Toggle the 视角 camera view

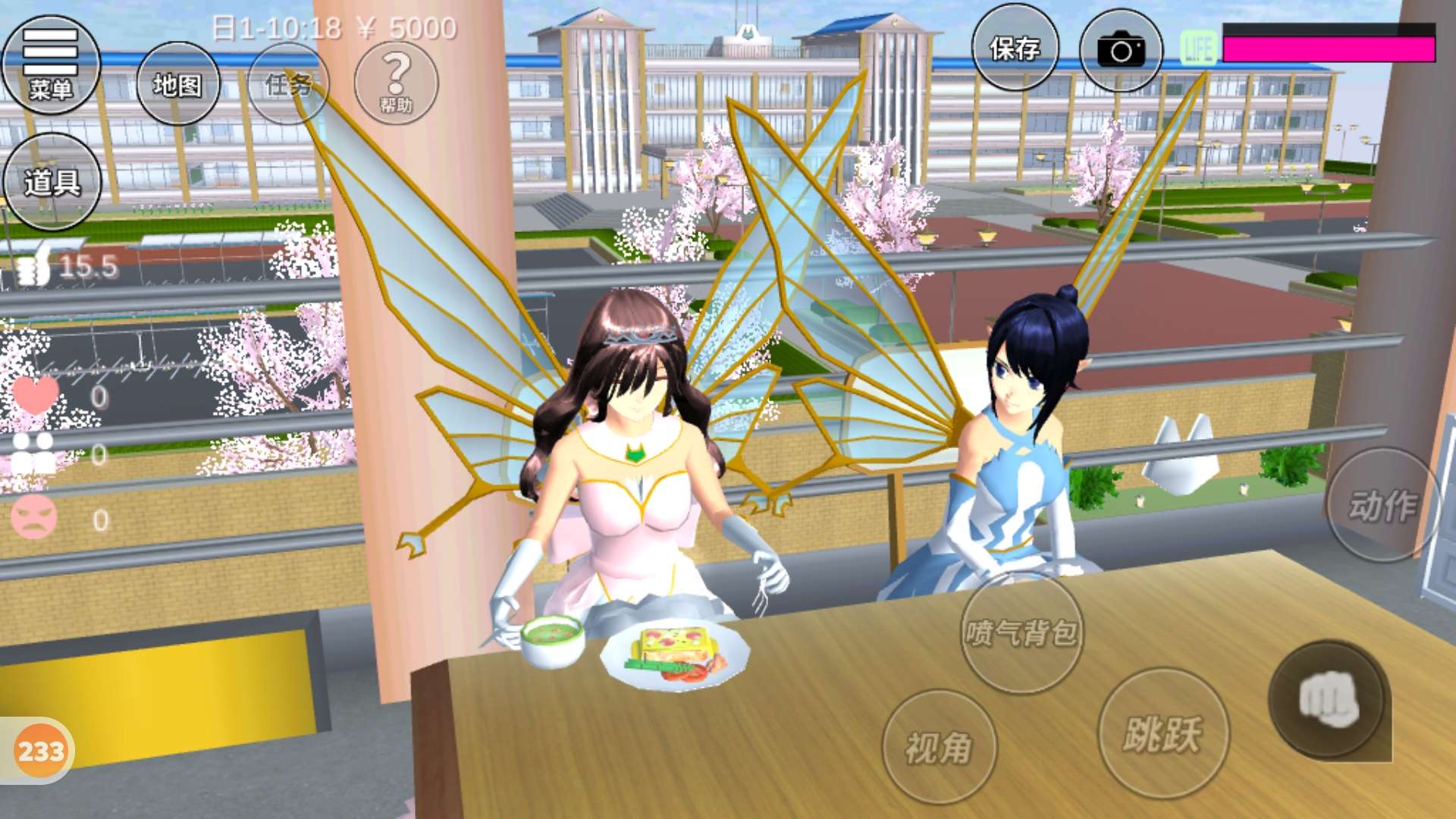pyautogui.click(x=939, y=747)
